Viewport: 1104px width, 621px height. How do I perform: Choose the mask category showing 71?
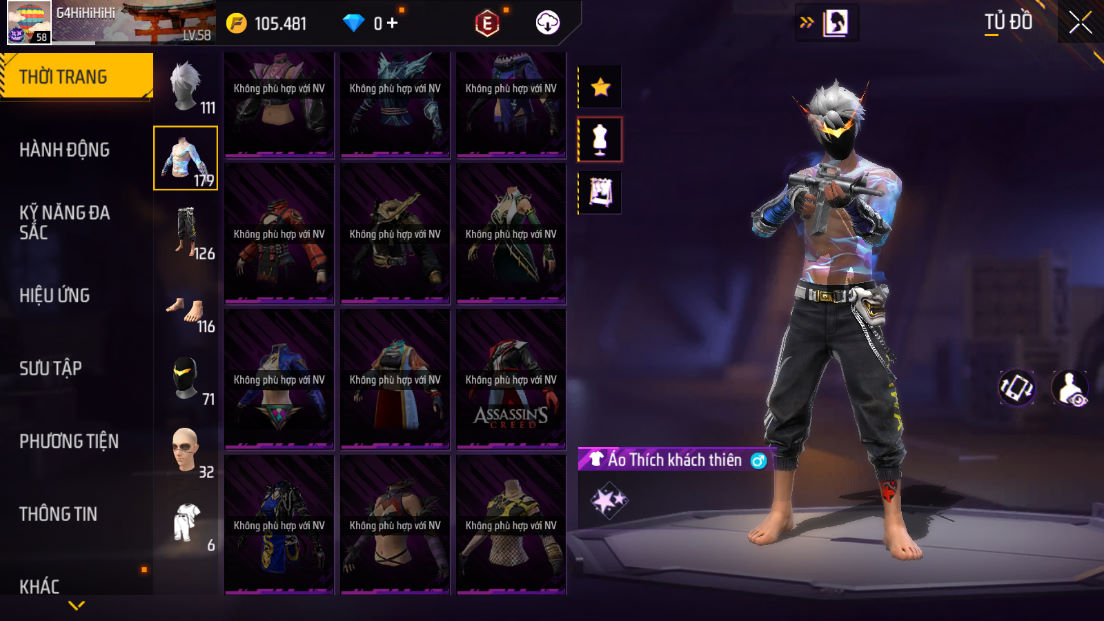pos(186,379)
